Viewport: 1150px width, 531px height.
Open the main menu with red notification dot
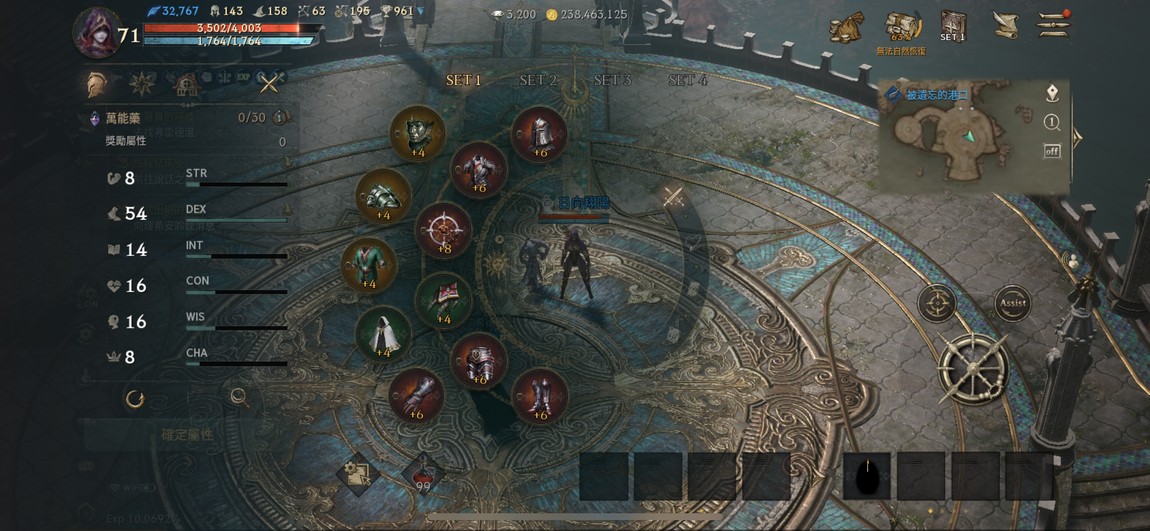click(x=1053, y=25)
